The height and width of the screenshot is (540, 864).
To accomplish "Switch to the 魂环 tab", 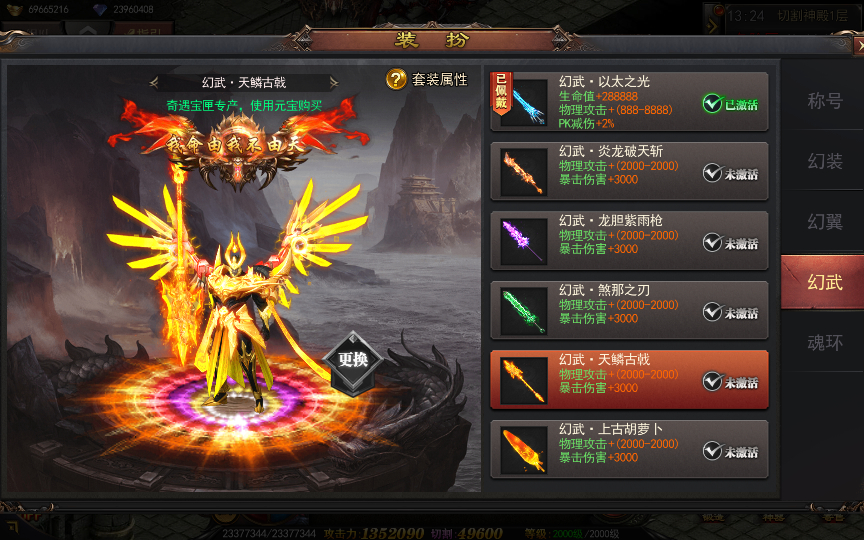I will point(824,342).
